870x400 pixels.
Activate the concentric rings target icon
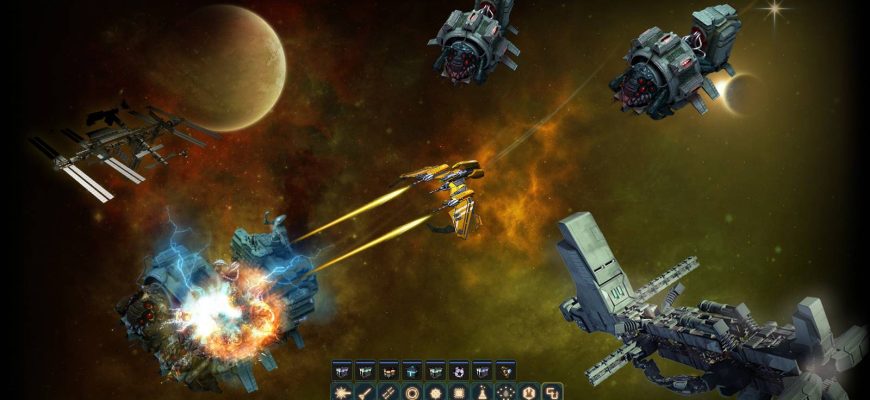point(411,391)
